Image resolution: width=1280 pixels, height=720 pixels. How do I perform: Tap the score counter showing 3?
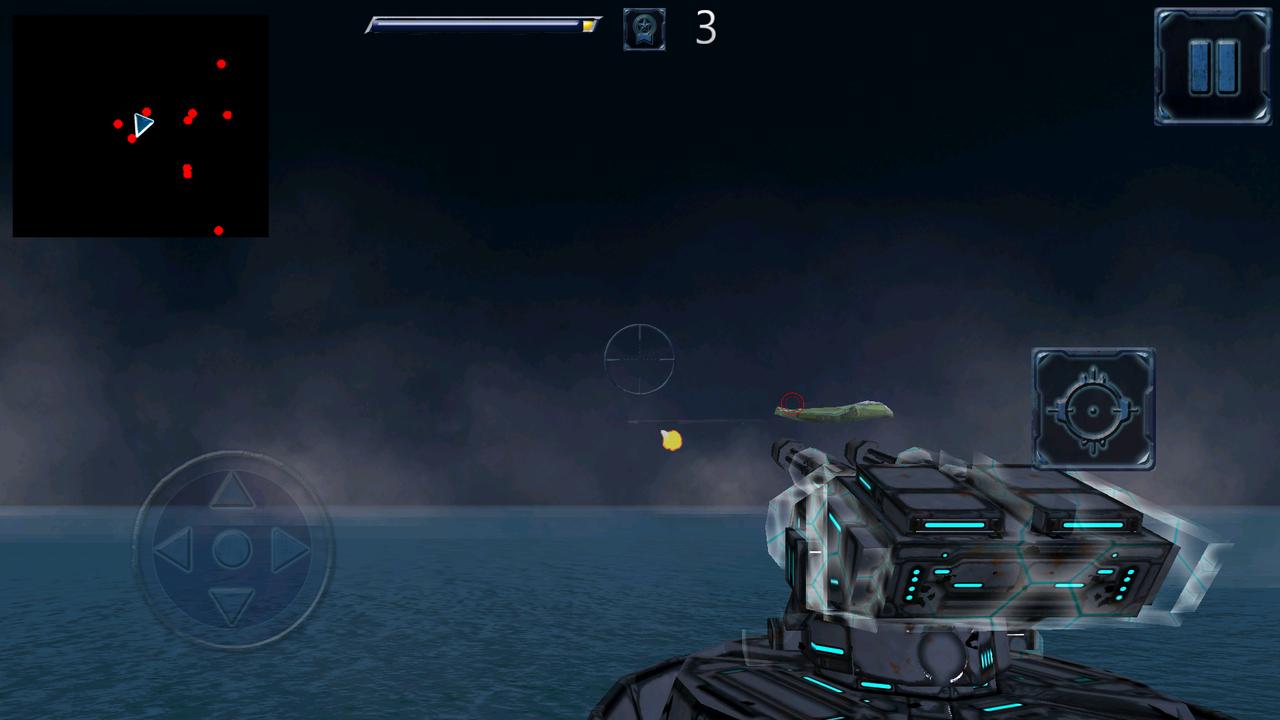click(x=706, y=29)
